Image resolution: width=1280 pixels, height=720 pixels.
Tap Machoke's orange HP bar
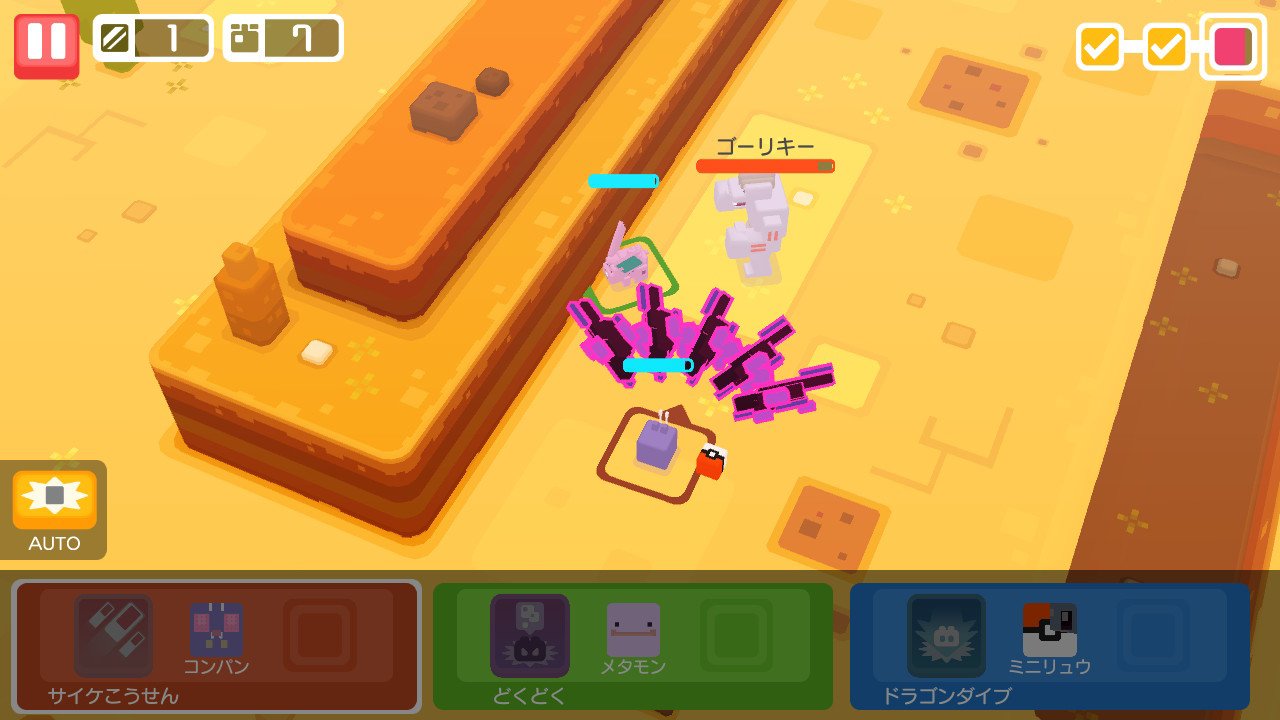765,165
